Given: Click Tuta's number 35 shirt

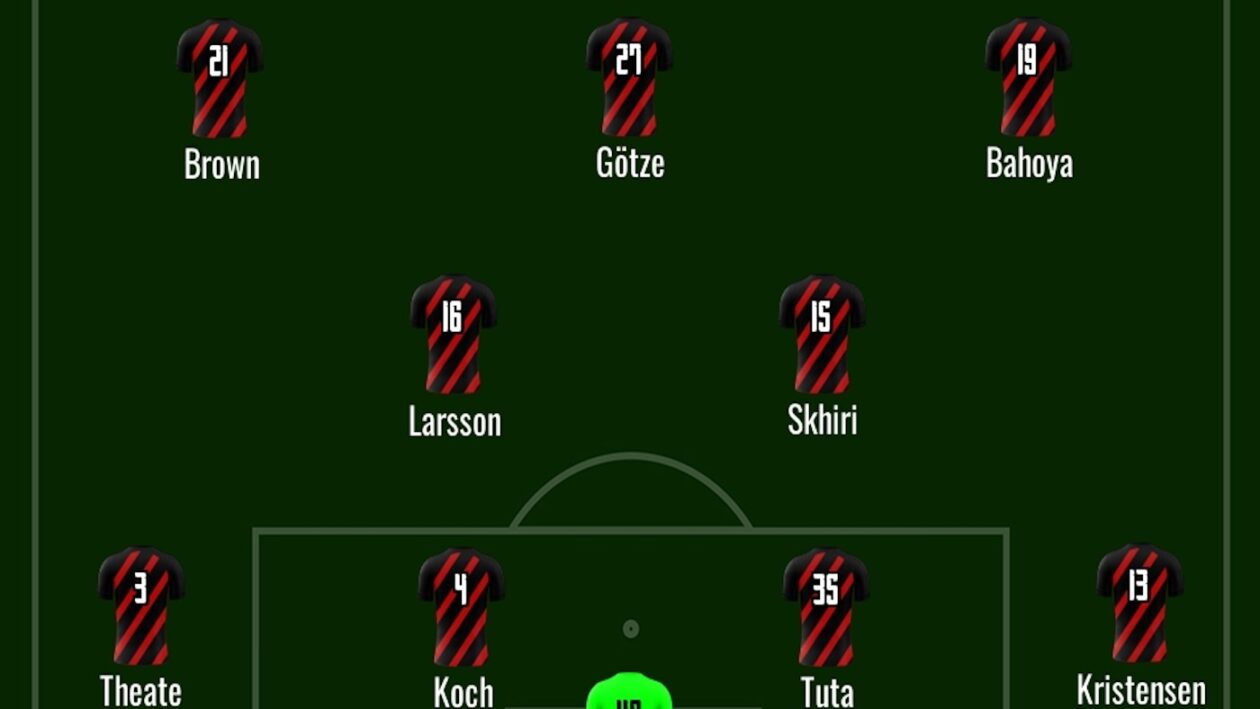Looking at the screenshot, I should click(x=826, y=606).
